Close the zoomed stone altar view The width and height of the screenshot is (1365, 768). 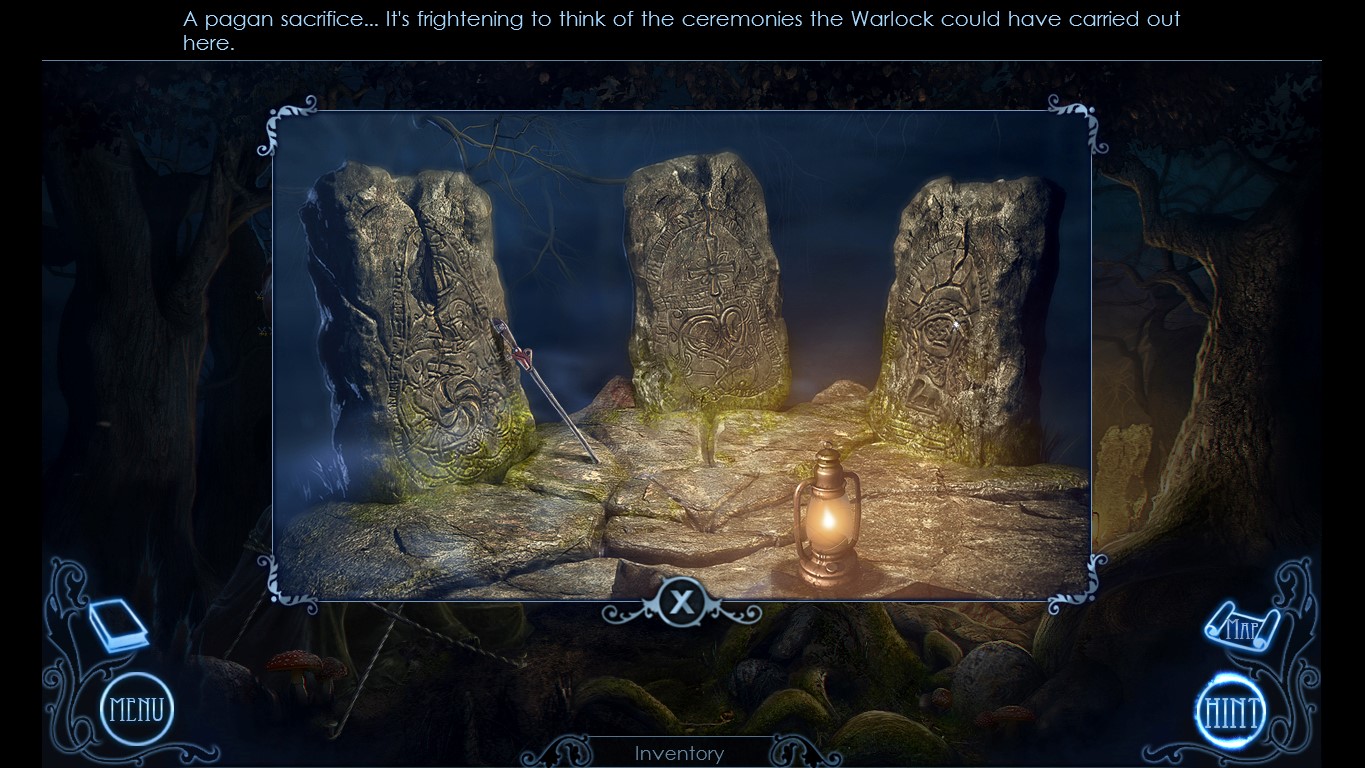tap(682, 602)
